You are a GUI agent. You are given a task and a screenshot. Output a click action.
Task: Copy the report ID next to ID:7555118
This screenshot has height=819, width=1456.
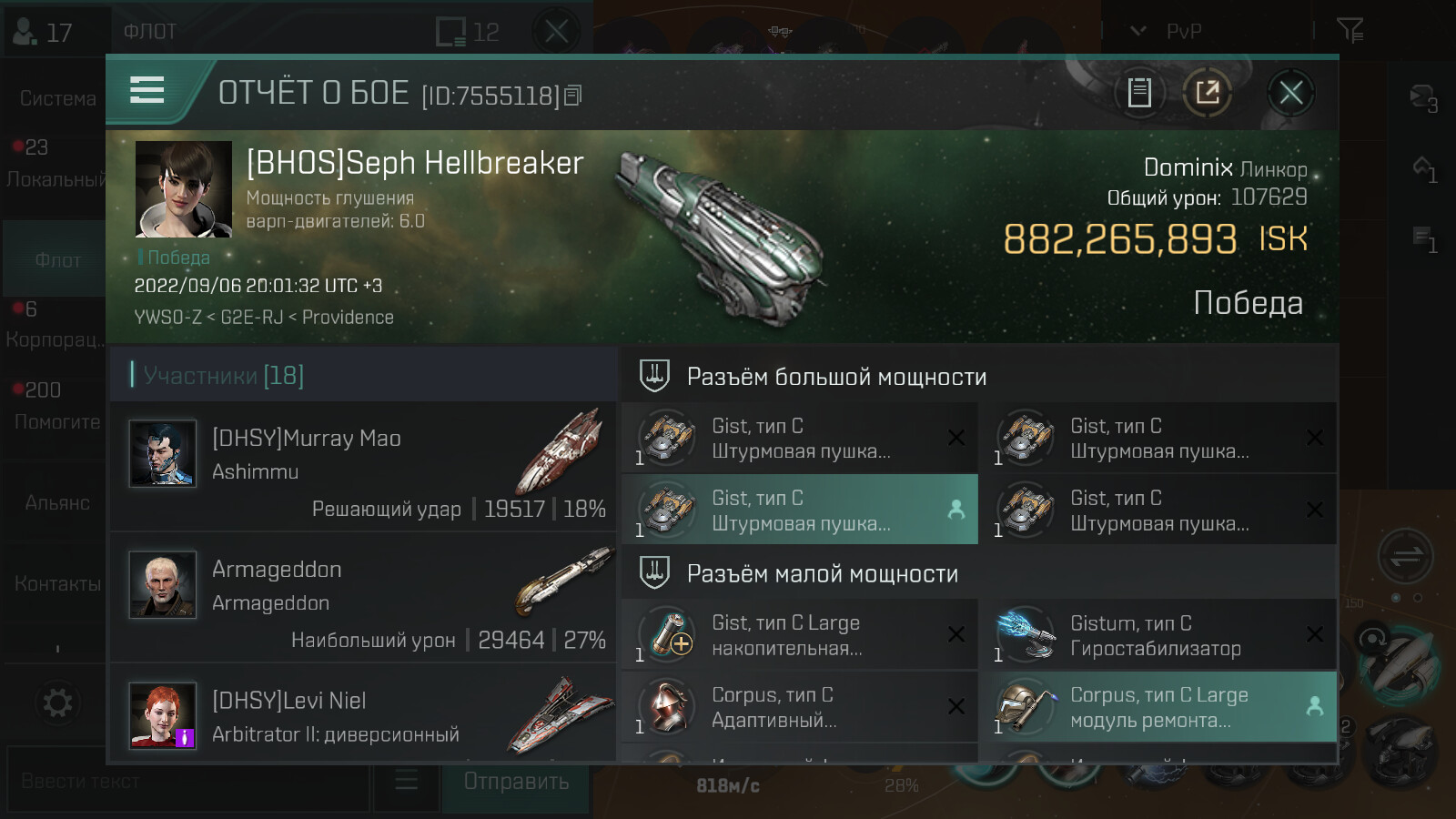point(573,95)
